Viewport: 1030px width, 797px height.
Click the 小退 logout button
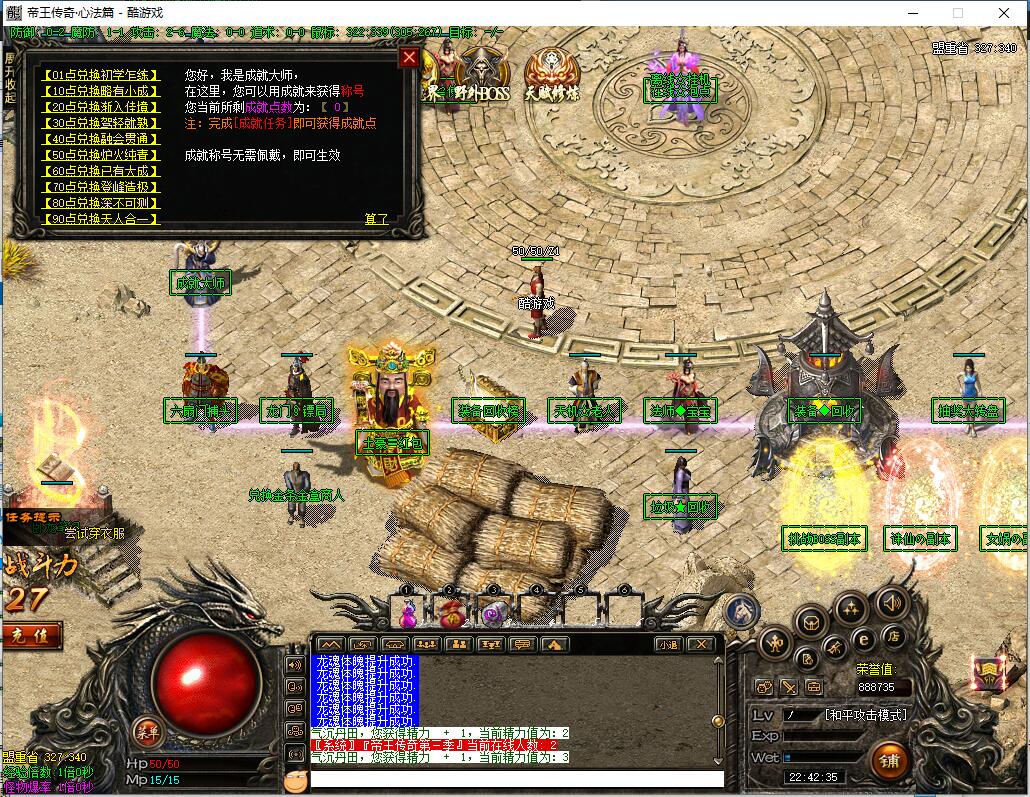click(x=667, y=644)
